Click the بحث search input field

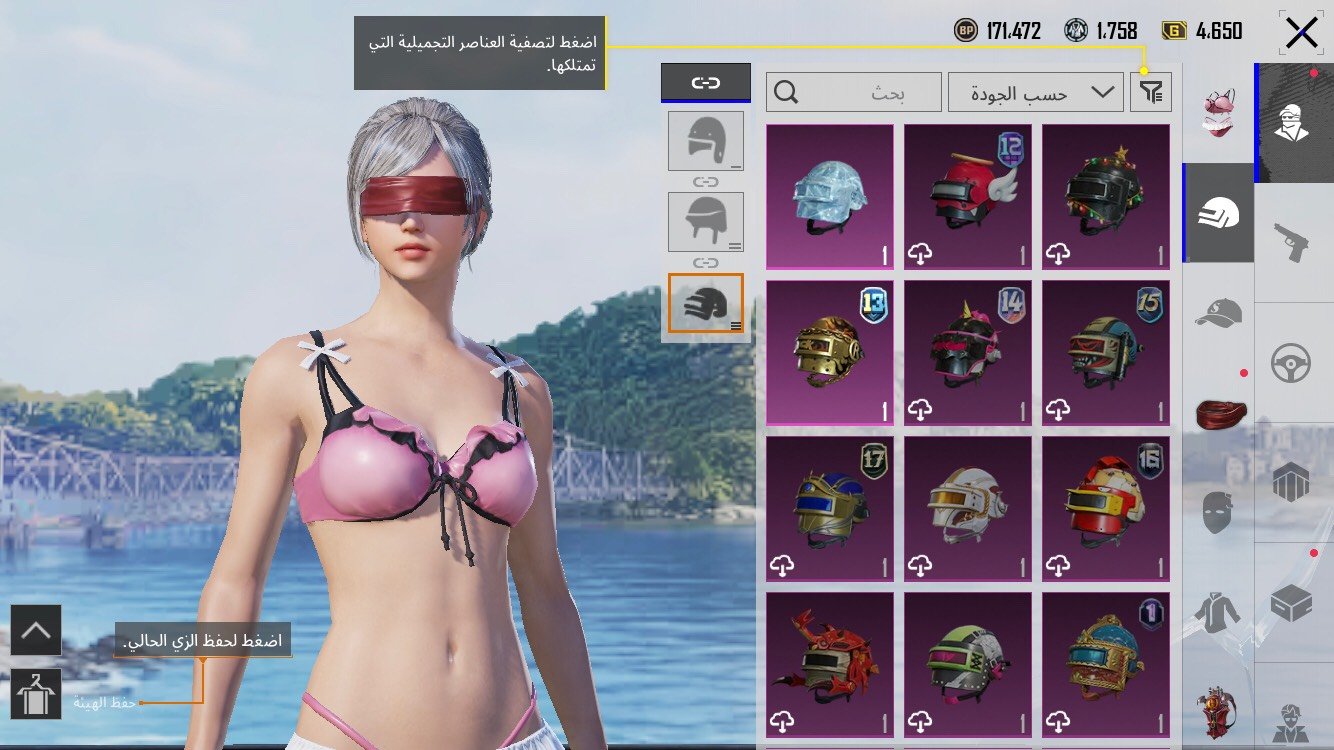(x=855, y=92)
